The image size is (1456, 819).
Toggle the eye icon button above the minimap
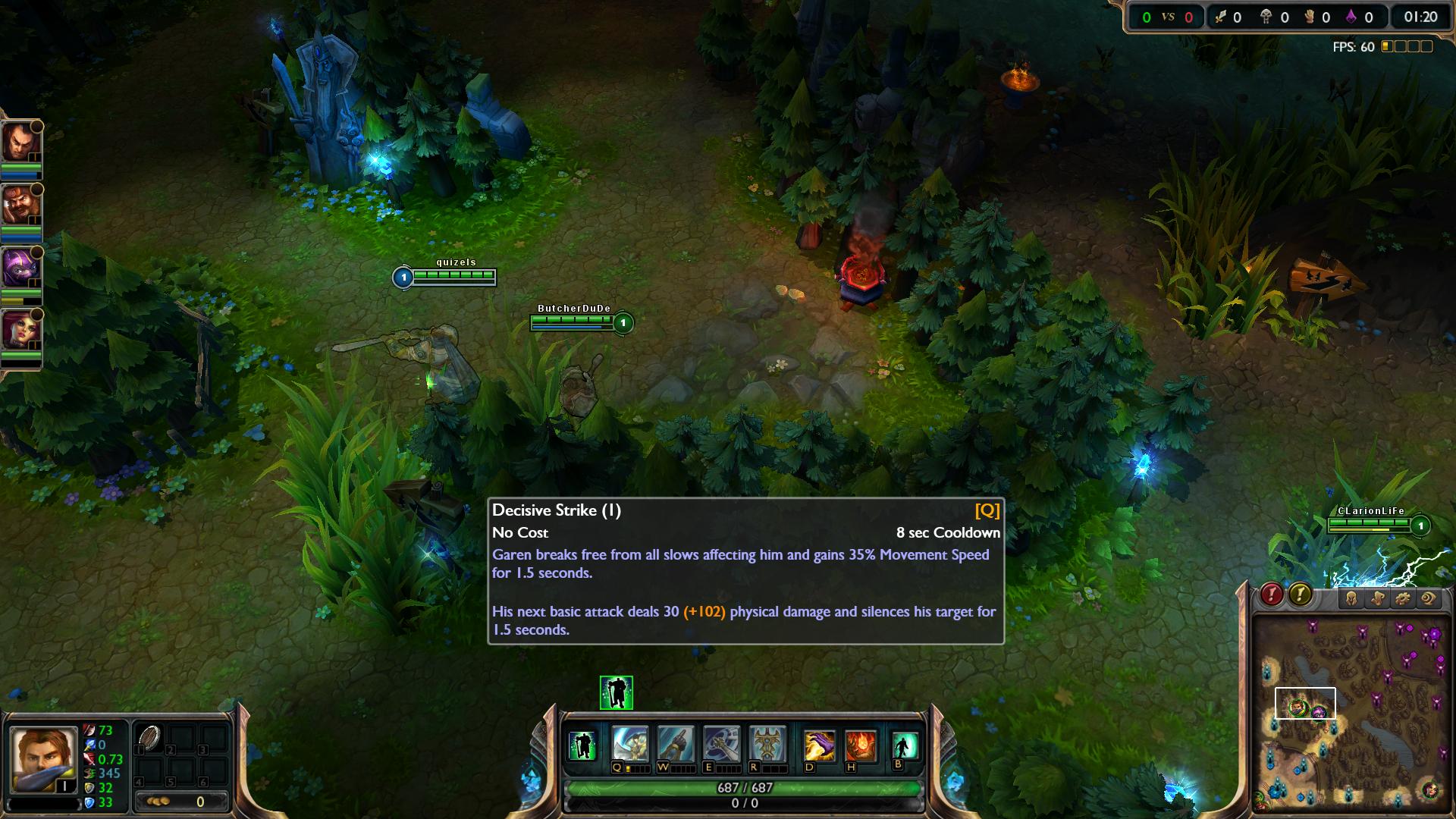(x=1429, y=598)
